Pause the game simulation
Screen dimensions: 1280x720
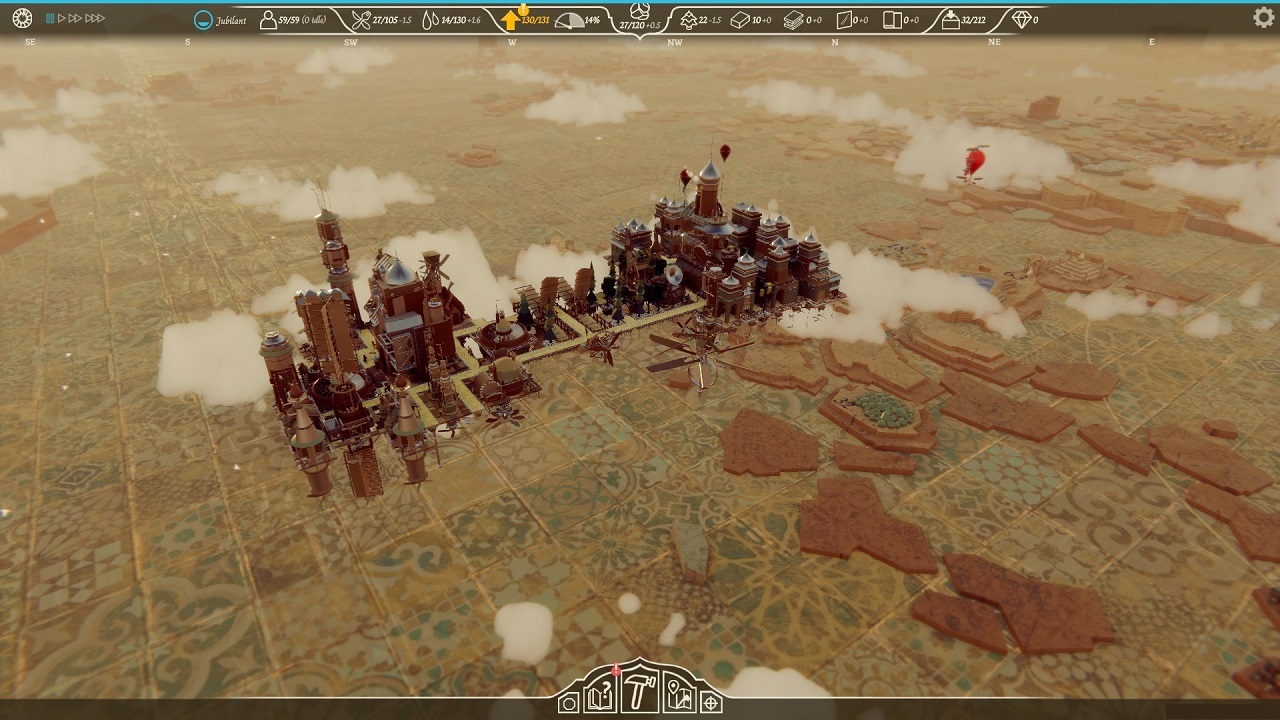[50, 17]
